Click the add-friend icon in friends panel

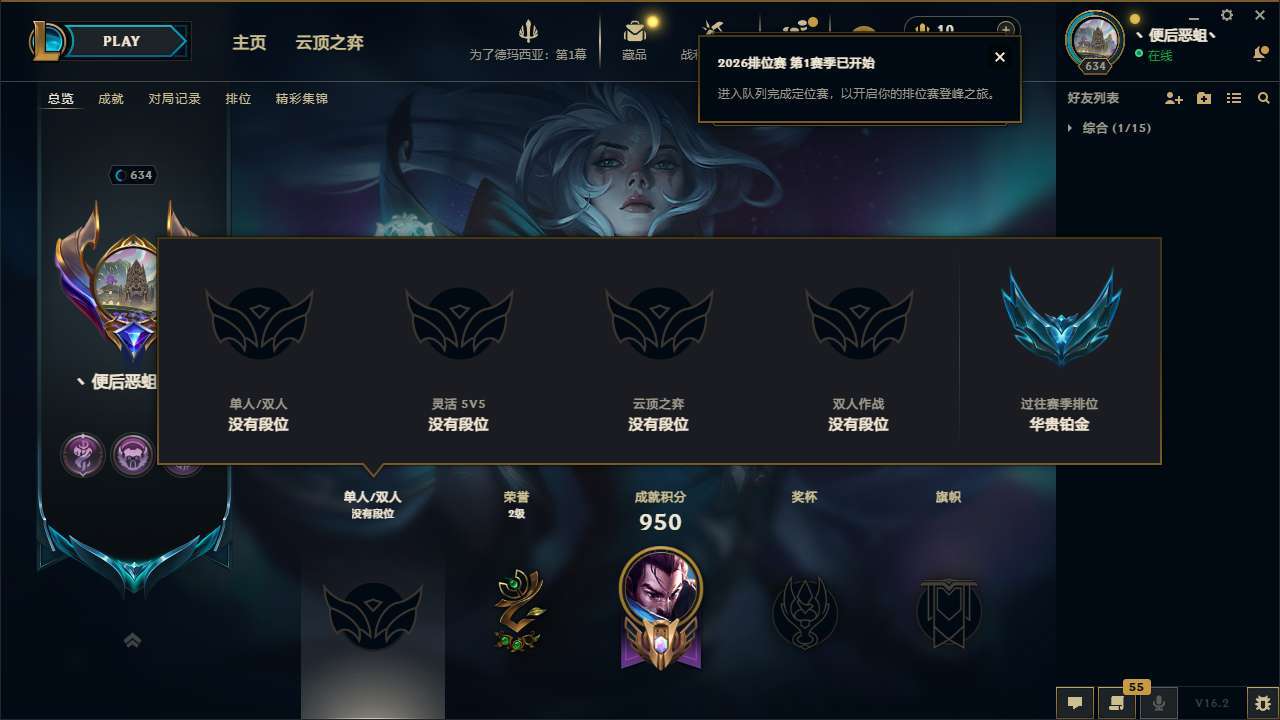pyautogui.click(x=1171, y=98)
